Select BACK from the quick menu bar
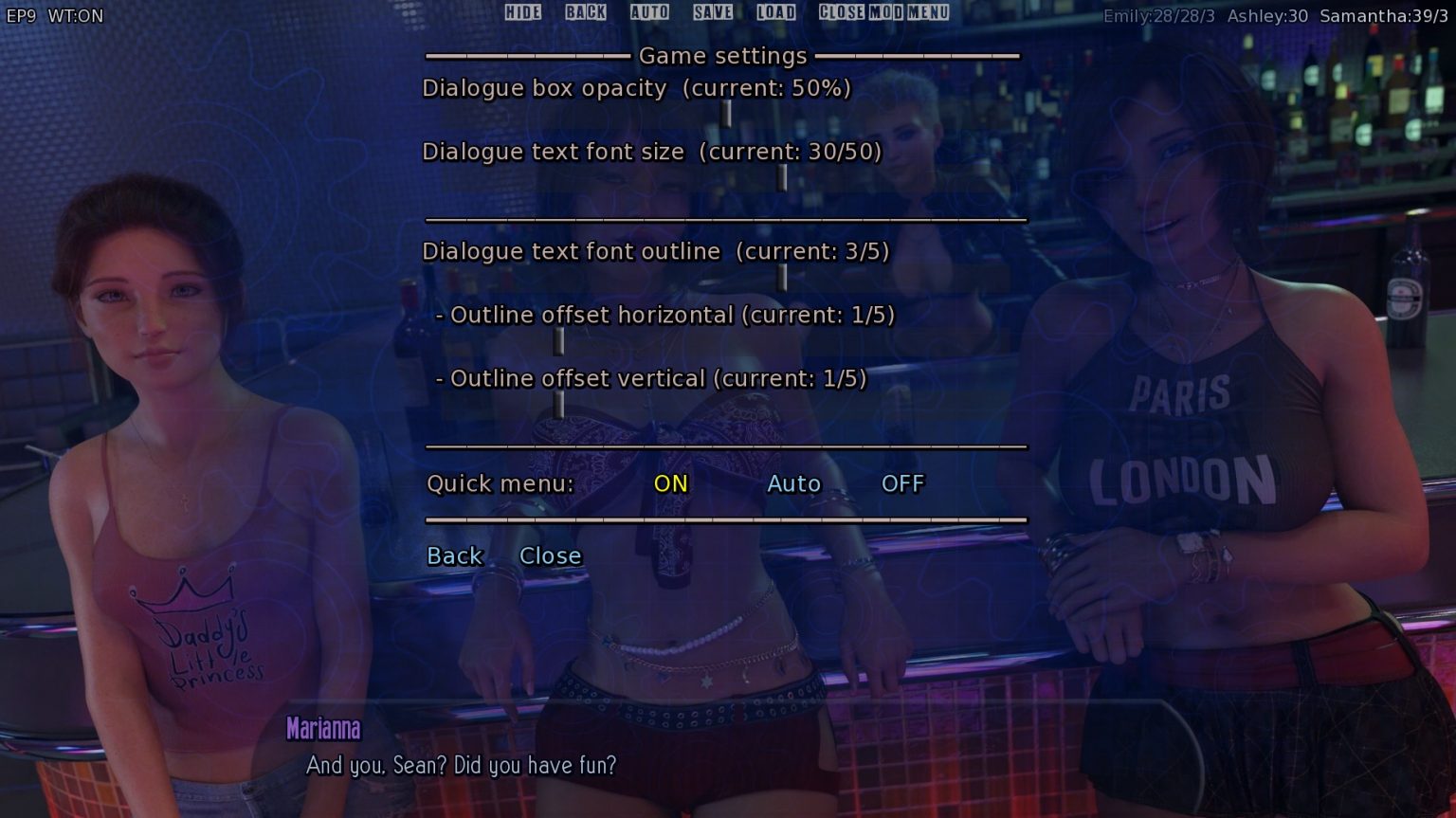1456x818 pixels. pos(586,12)
